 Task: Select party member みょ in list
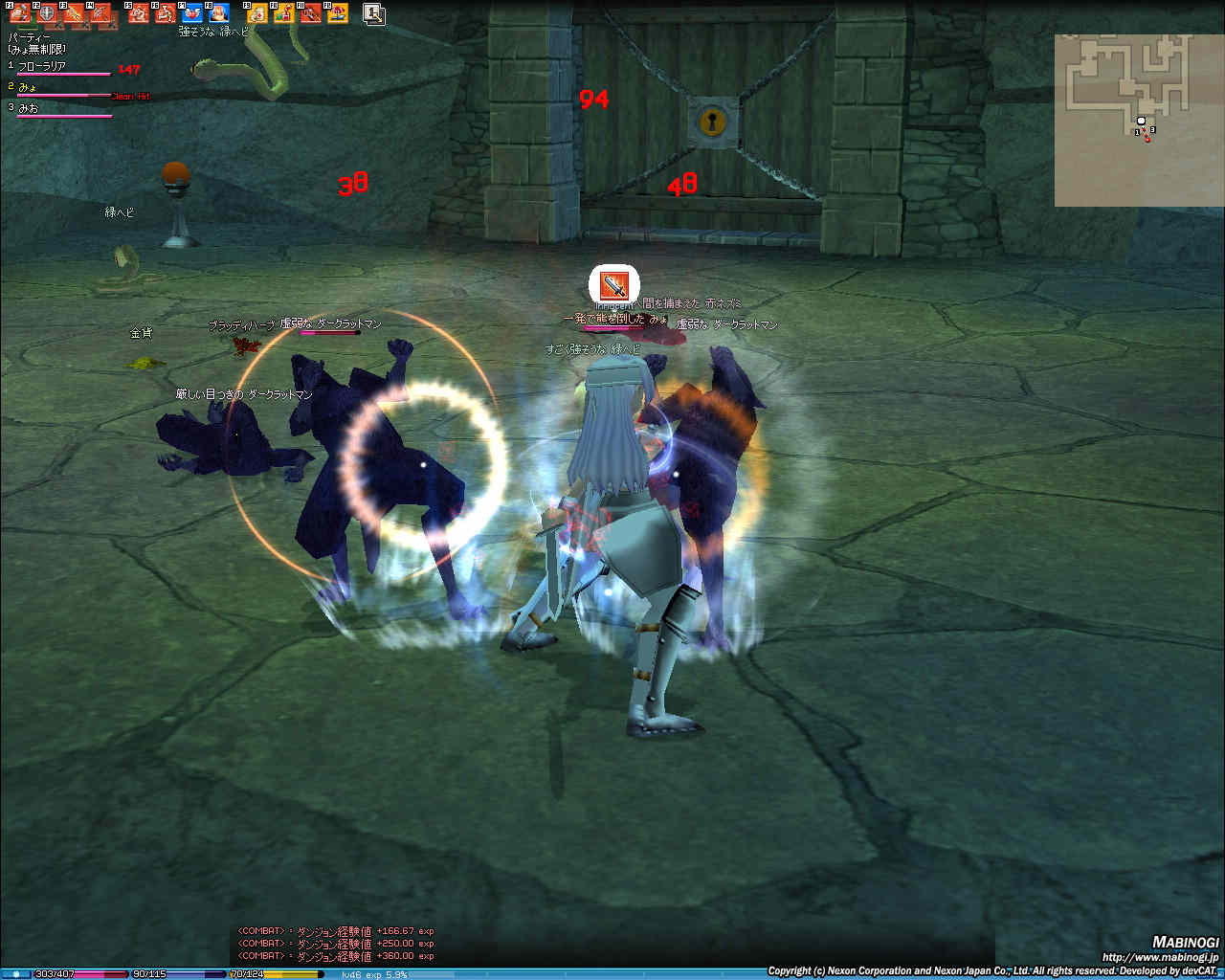point(29,88)
